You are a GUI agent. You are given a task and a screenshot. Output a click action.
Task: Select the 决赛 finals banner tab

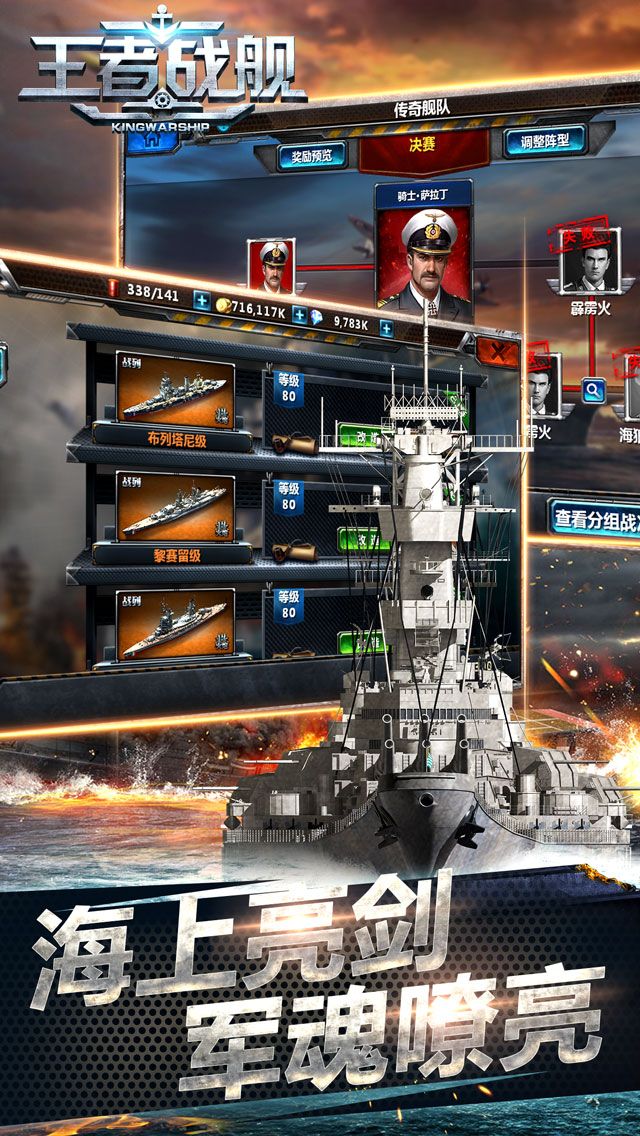(x=422, y=146)
